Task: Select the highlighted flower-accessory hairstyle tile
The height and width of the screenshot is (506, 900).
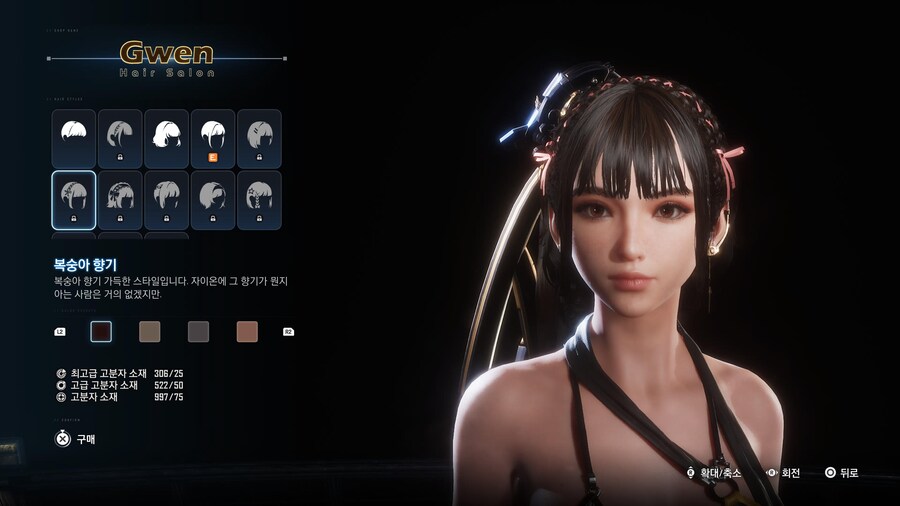Action: coord(73,200)
